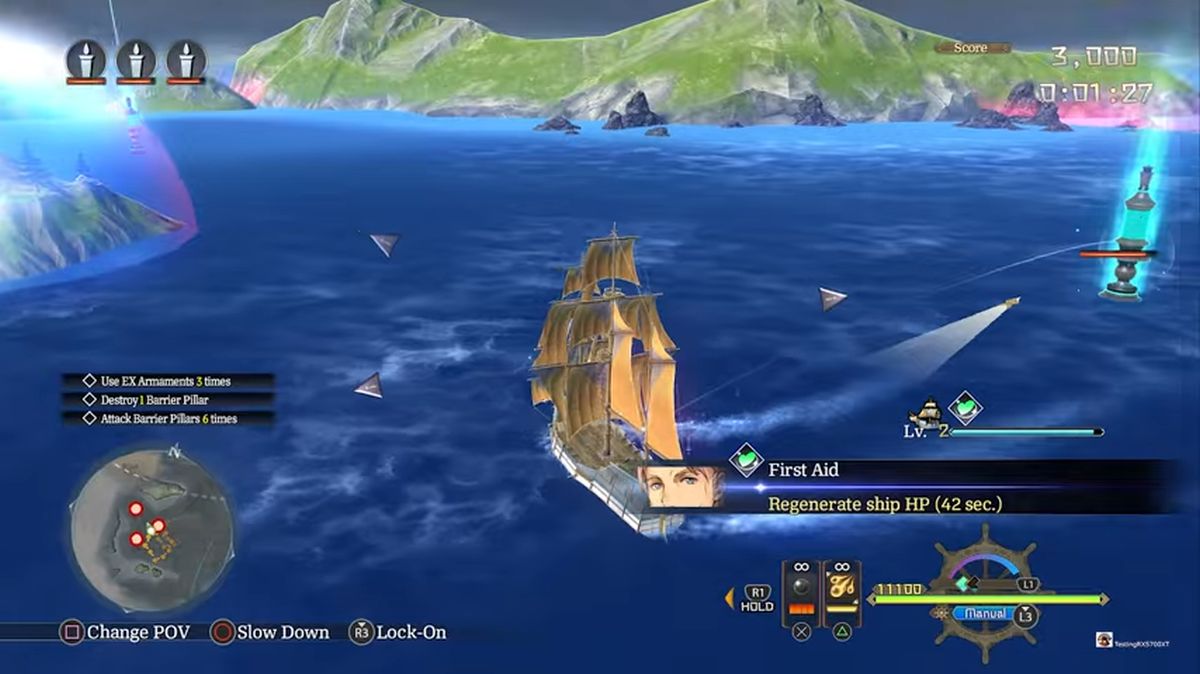Click the streamer avatar watermark
Image resolution: width=1200 pixels, height=674 pixels.
click(1104, 640)
